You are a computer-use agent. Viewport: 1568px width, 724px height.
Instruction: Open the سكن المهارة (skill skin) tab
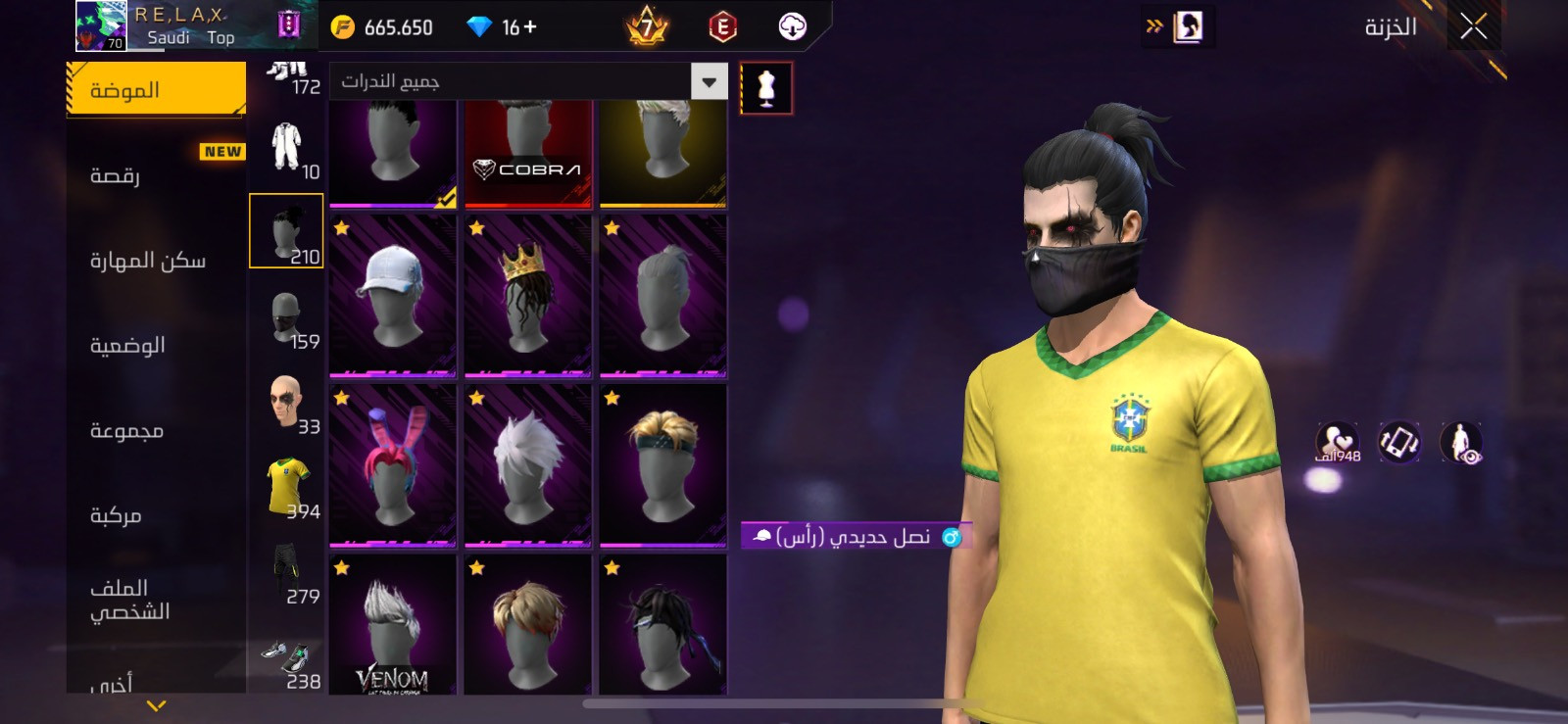pyautogui.click(x=156, y=261)
